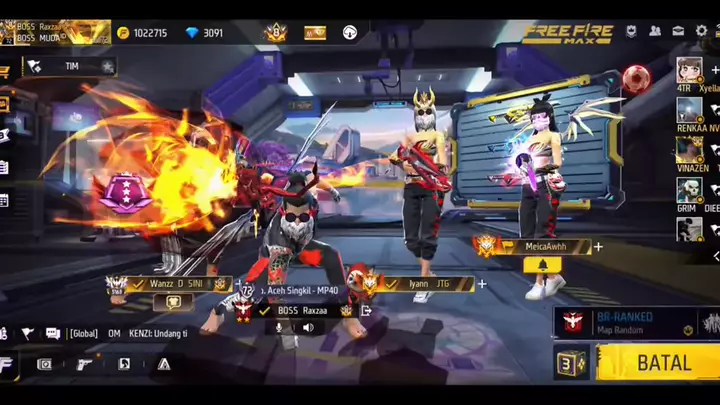Add friend beside Iyann JTG's name
This screenshot has height=405, width=720.
coord(481,284)
